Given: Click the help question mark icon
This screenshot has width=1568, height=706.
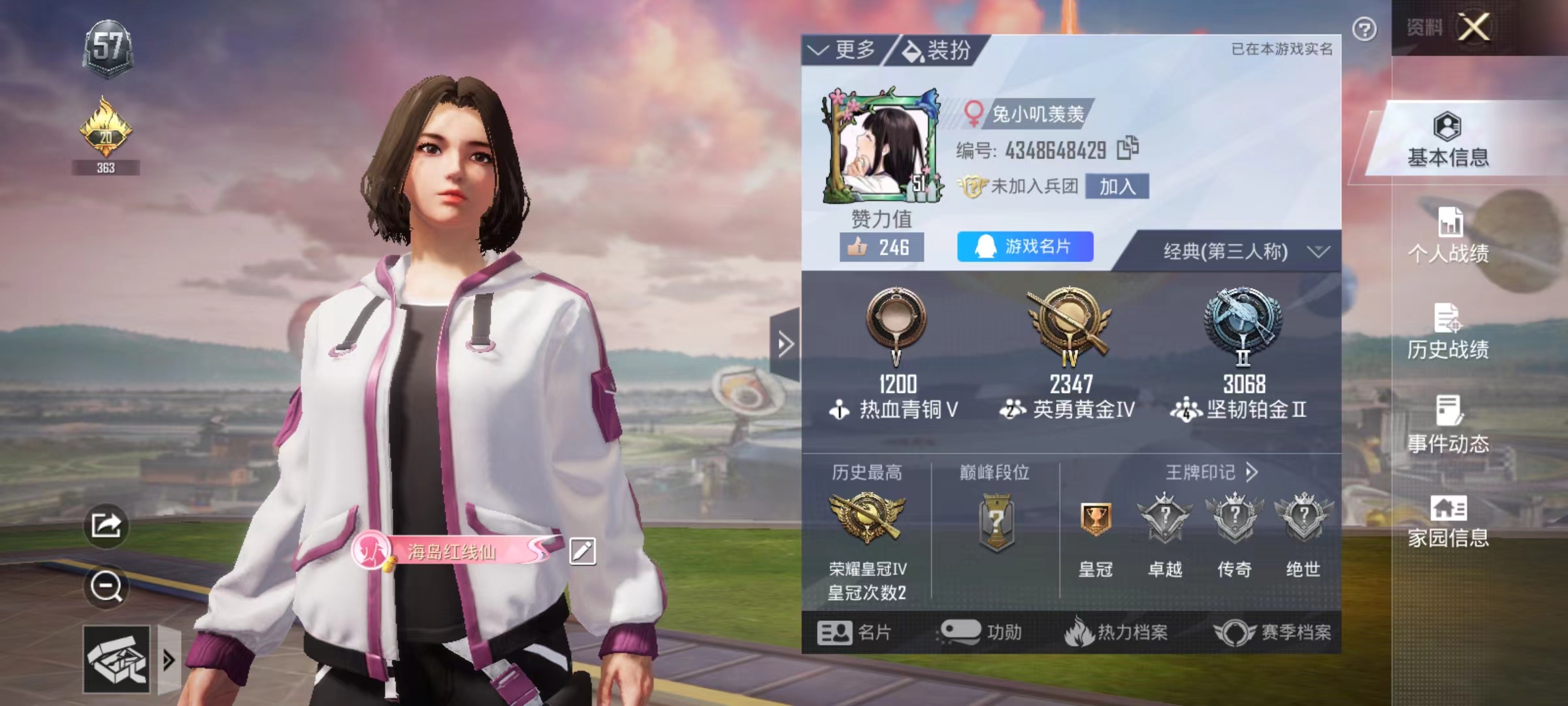Looking at the screenshot, I should (x=1364, y=29).
